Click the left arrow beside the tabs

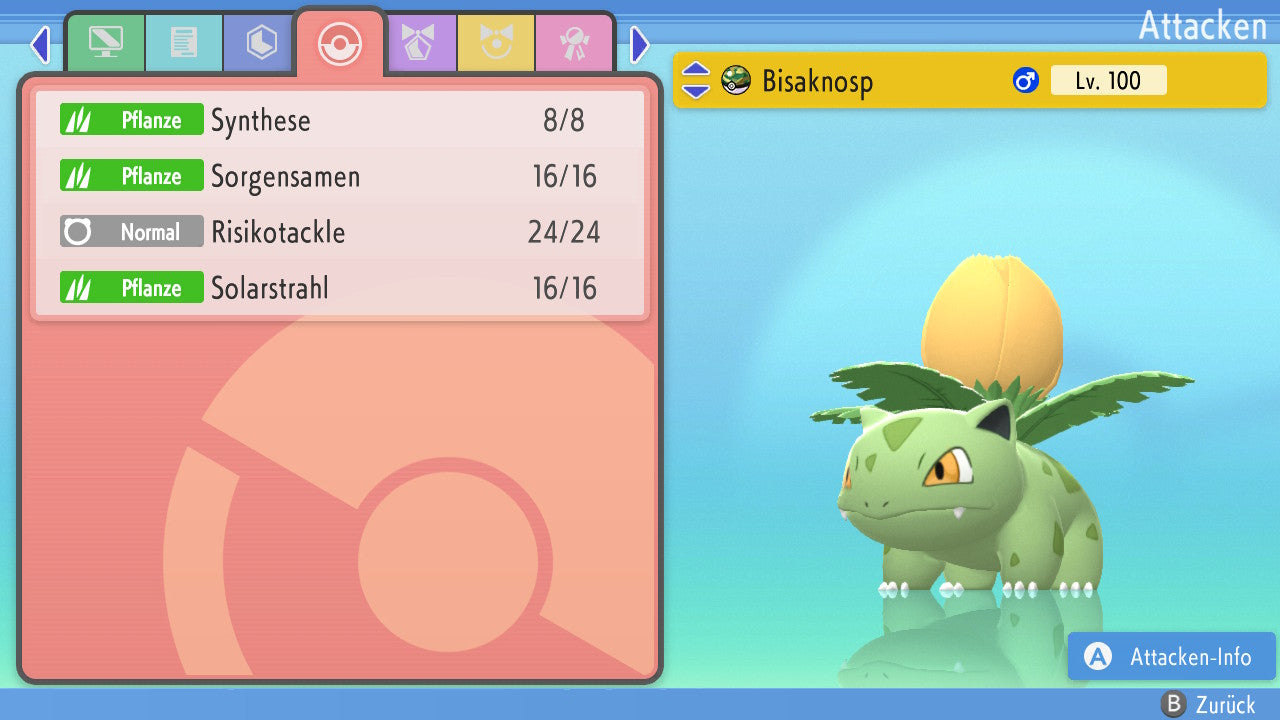point(40,44)
